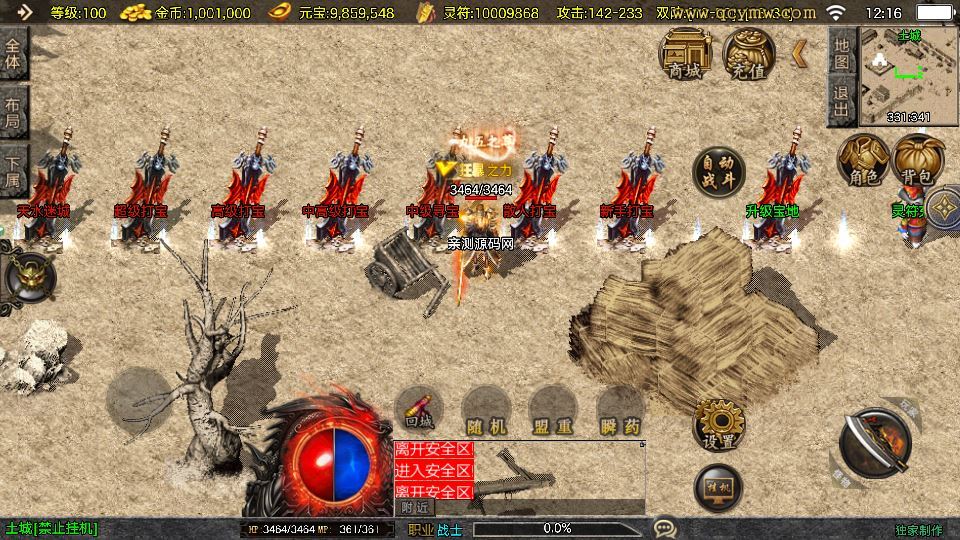This screenshot has height=540, width=960.
Task: Select the 全体 tab
Action: [14, 52]
